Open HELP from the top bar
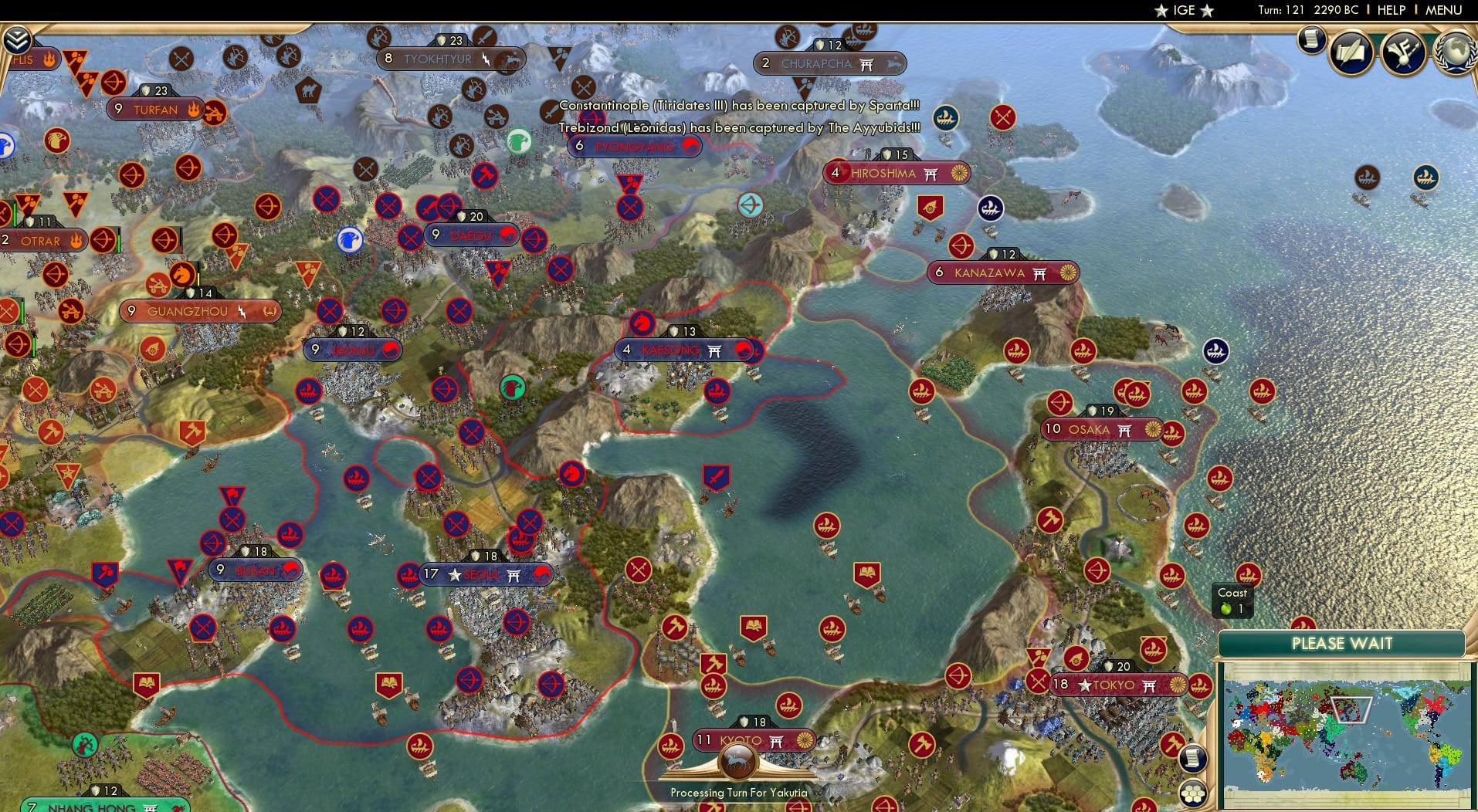 coord(1390,10)
